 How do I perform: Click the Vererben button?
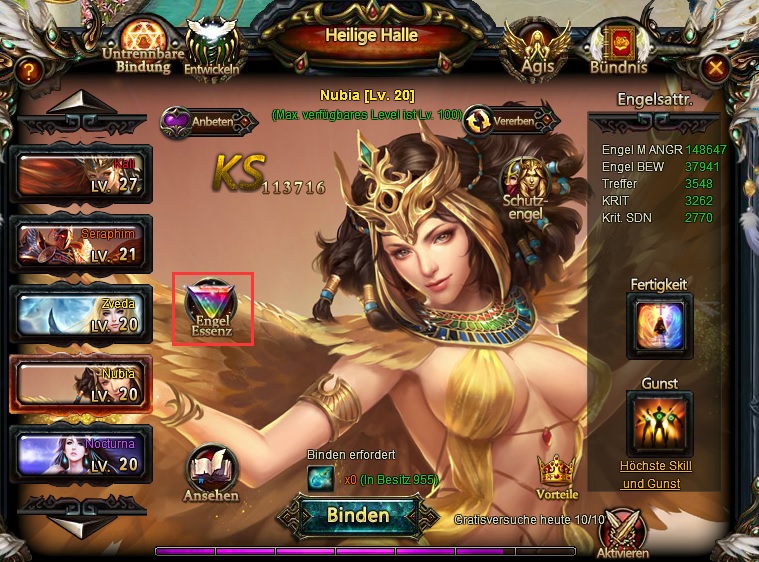pos(508,119)
